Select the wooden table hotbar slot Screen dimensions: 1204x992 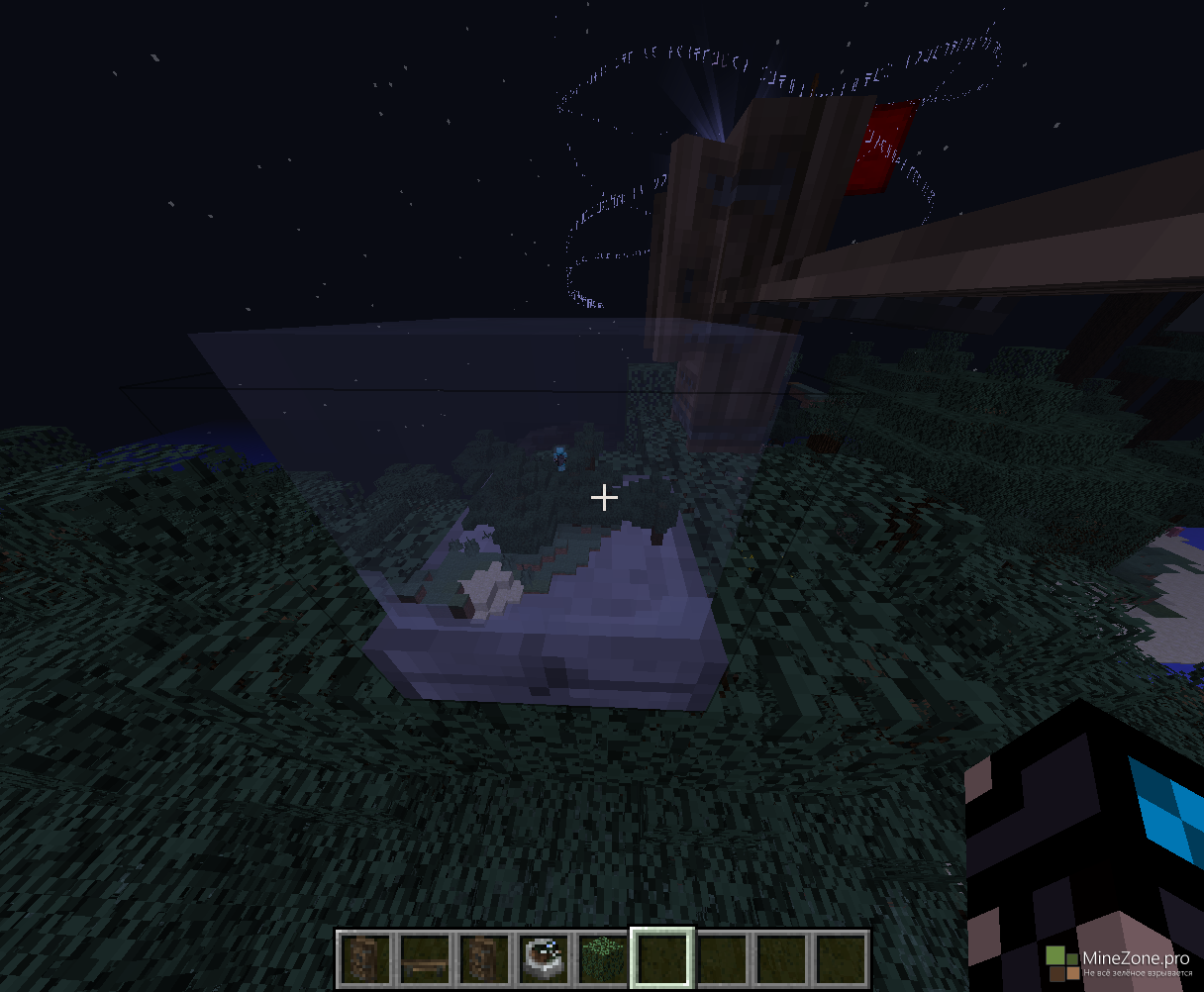pyautogui.click(x=426, y=958)
